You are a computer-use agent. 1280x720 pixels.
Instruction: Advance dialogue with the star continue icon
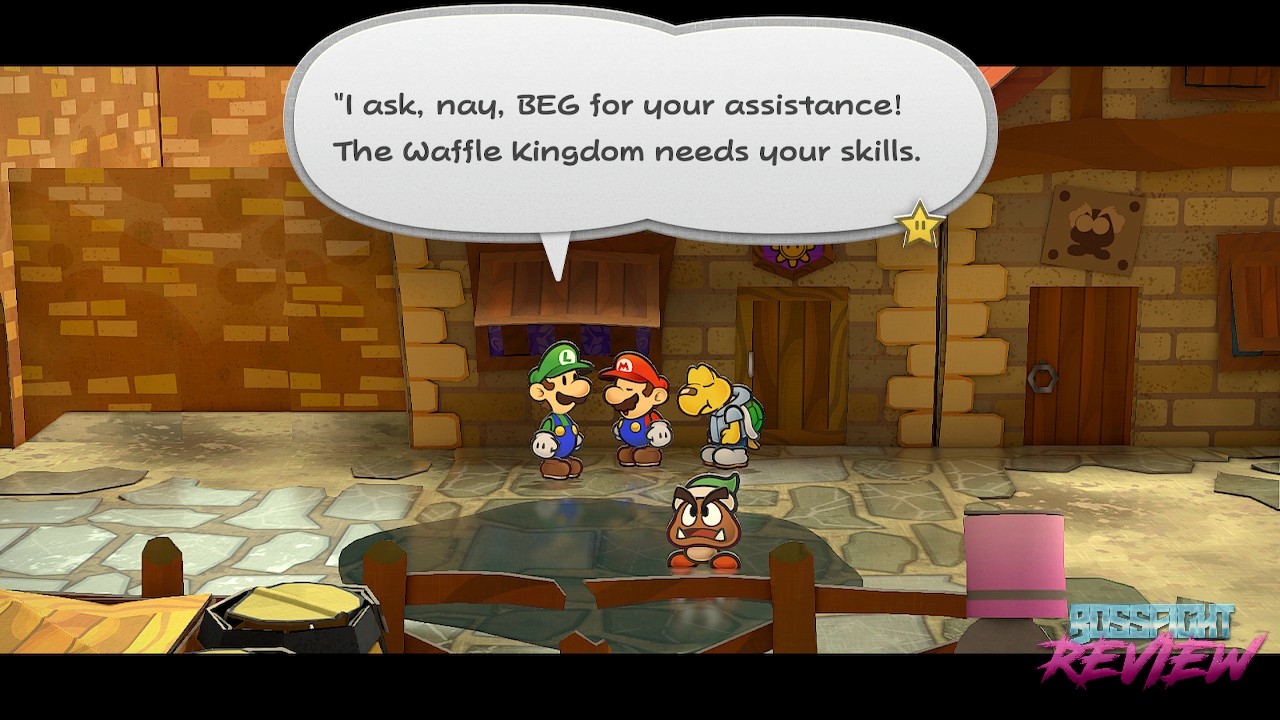click(x=918, y=225)
